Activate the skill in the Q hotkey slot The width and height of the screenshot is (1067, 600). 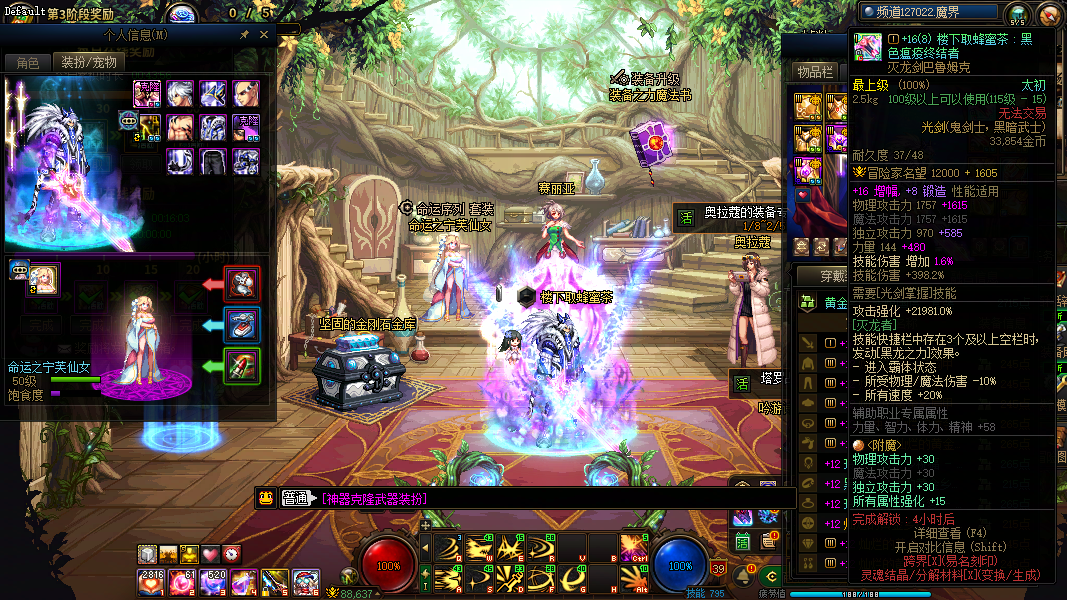[x=447, y=547]
